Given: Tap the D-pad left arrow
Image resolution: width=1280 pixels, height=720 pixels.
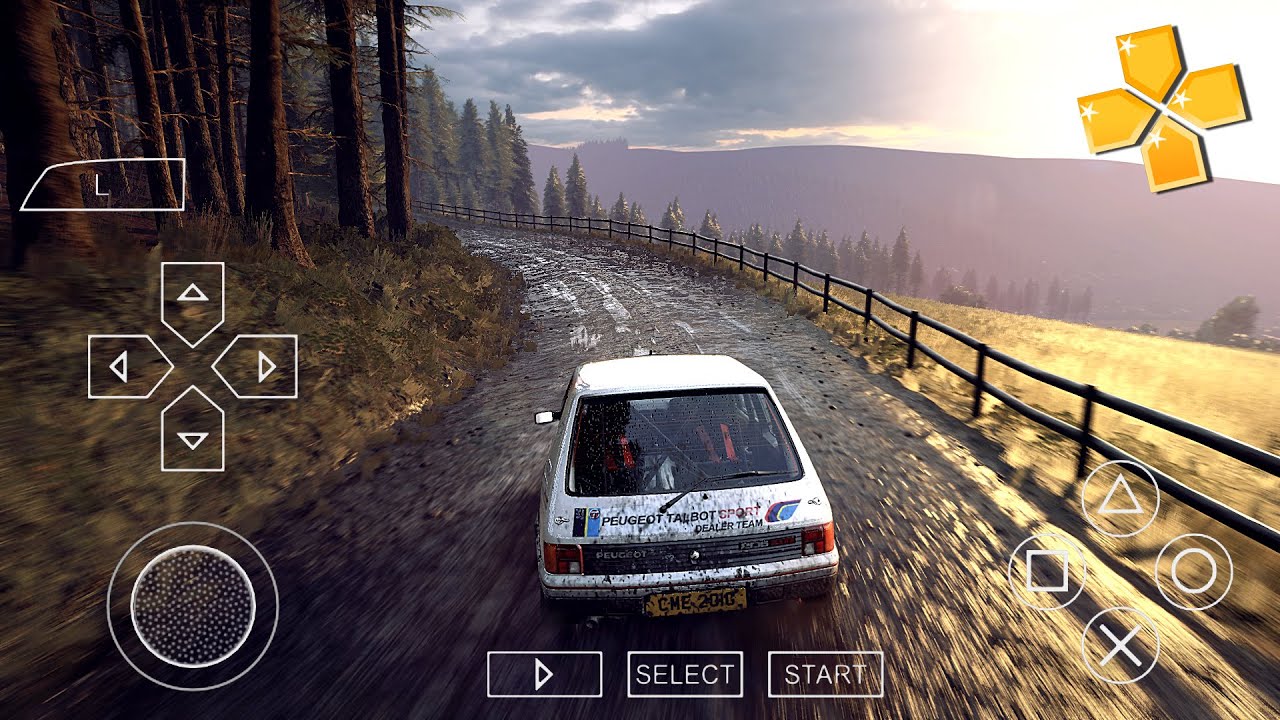Looking at the screenshot, I should pos(124,367).
